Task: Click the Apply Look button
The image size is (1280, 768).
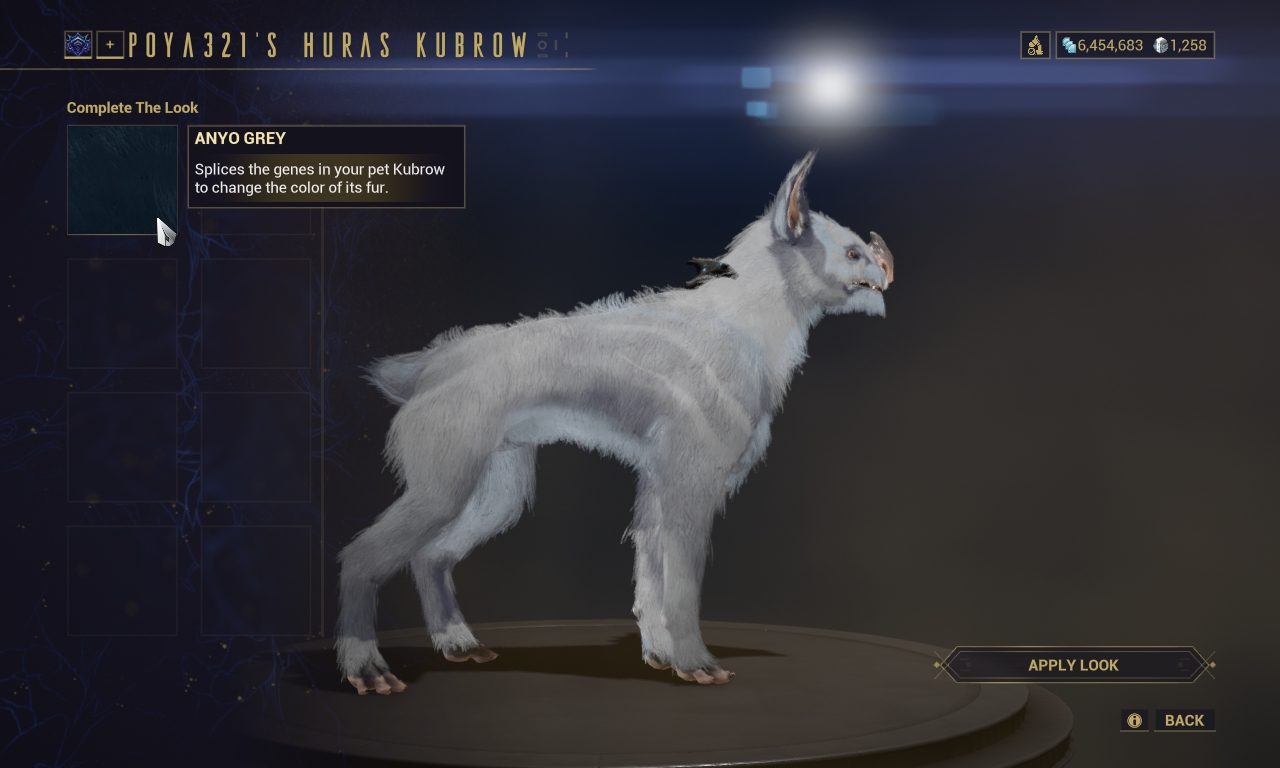Action: (x=1073, y=664)
